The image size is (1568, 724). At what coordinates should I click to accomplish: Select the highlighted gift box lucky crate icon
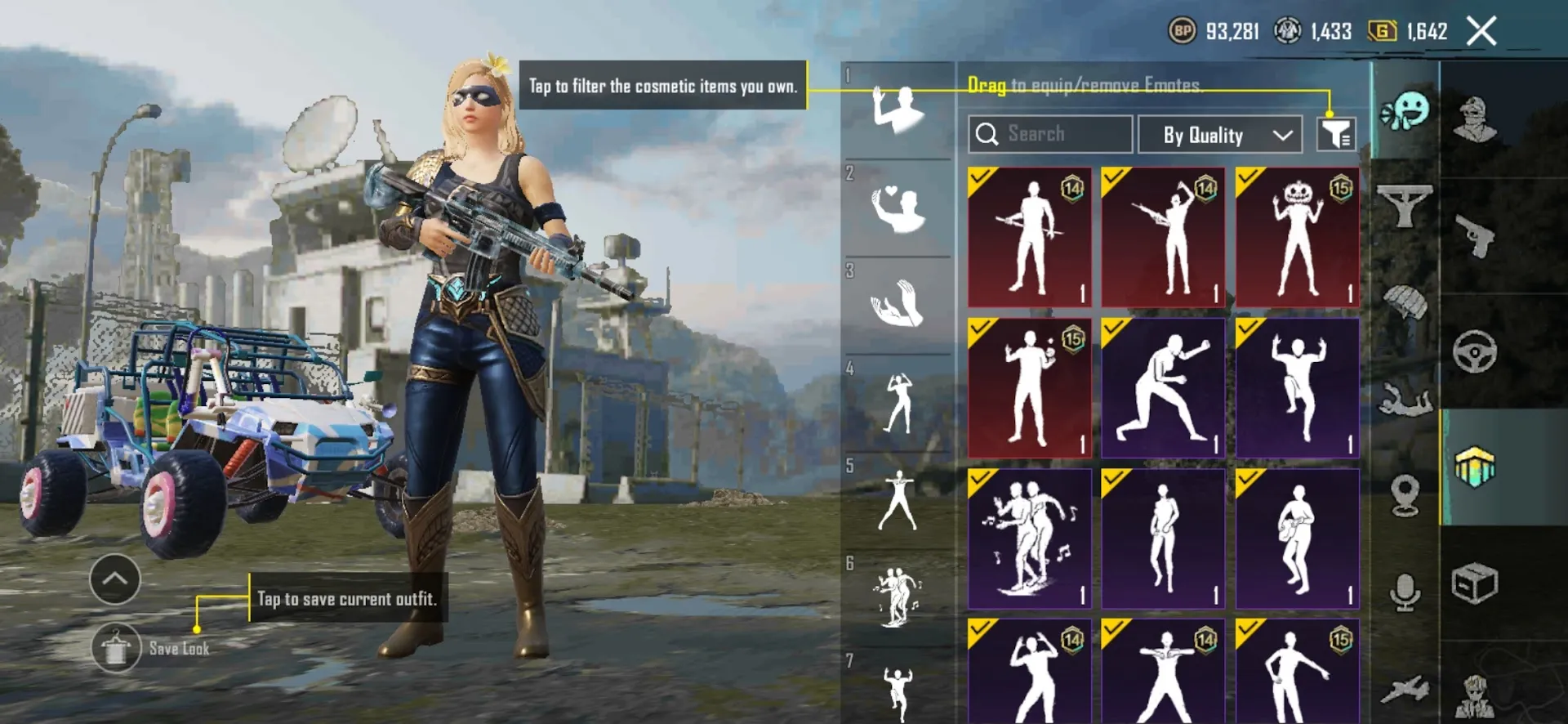click(x=1475, y=467)
